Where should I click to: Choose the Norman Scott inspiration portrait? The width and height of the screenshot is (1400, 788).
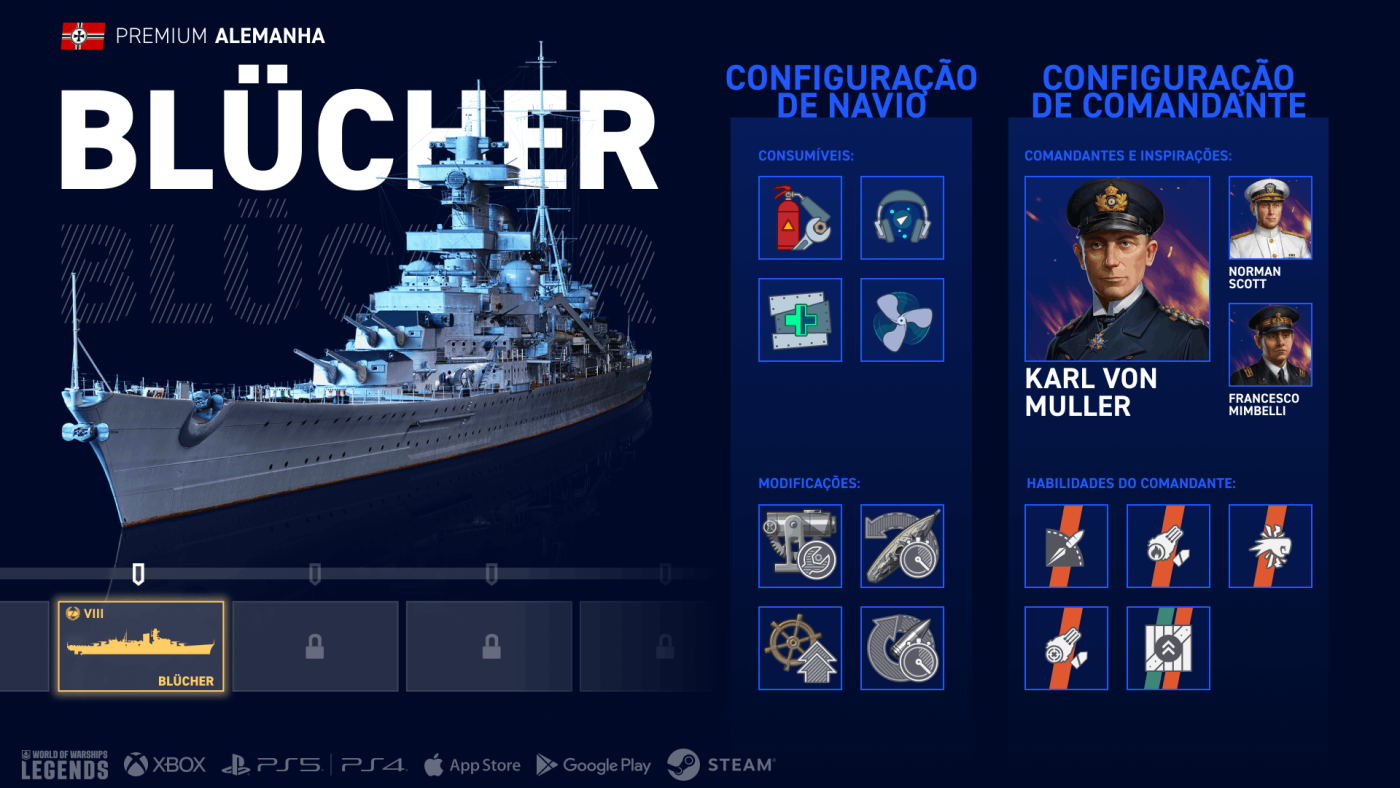[x=1270, y=218]
